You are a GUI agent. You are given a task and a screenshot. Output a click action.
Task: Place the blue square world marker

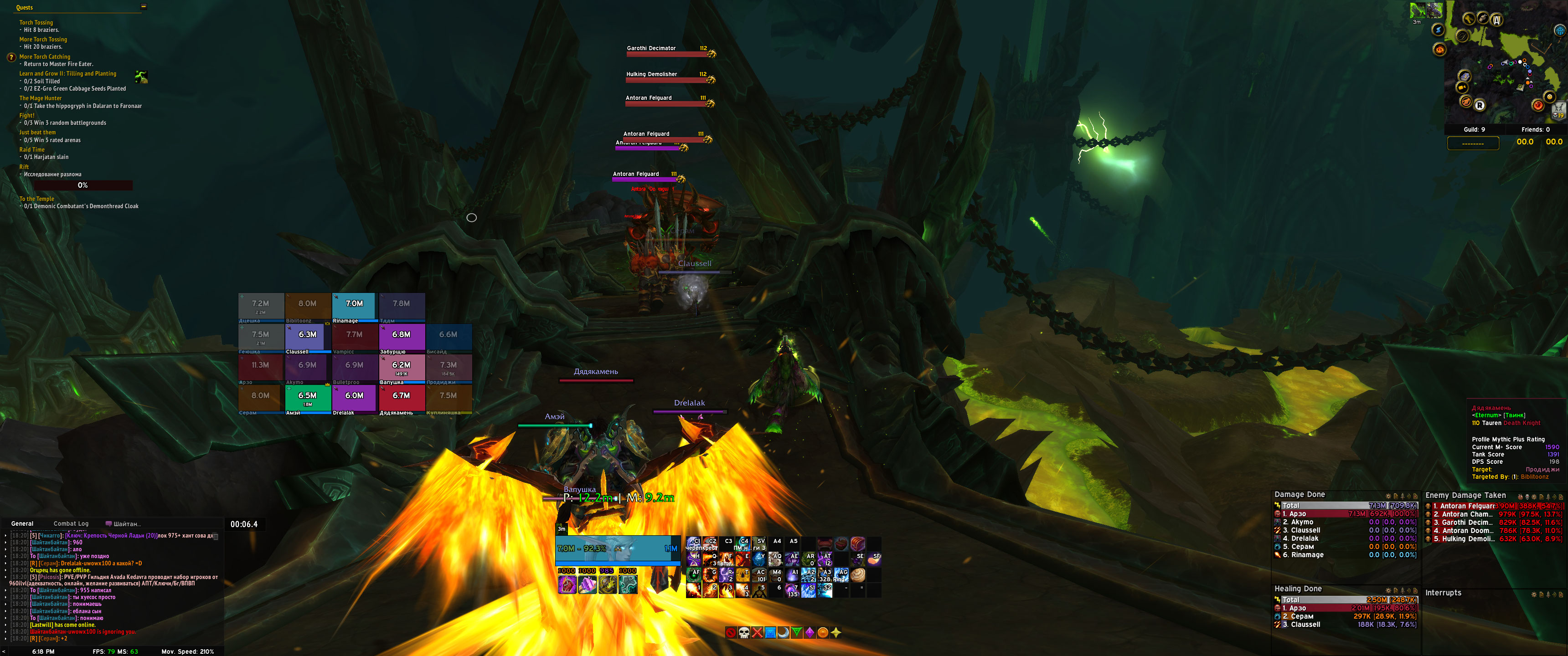pyautogui.click(x=770, y=633)
